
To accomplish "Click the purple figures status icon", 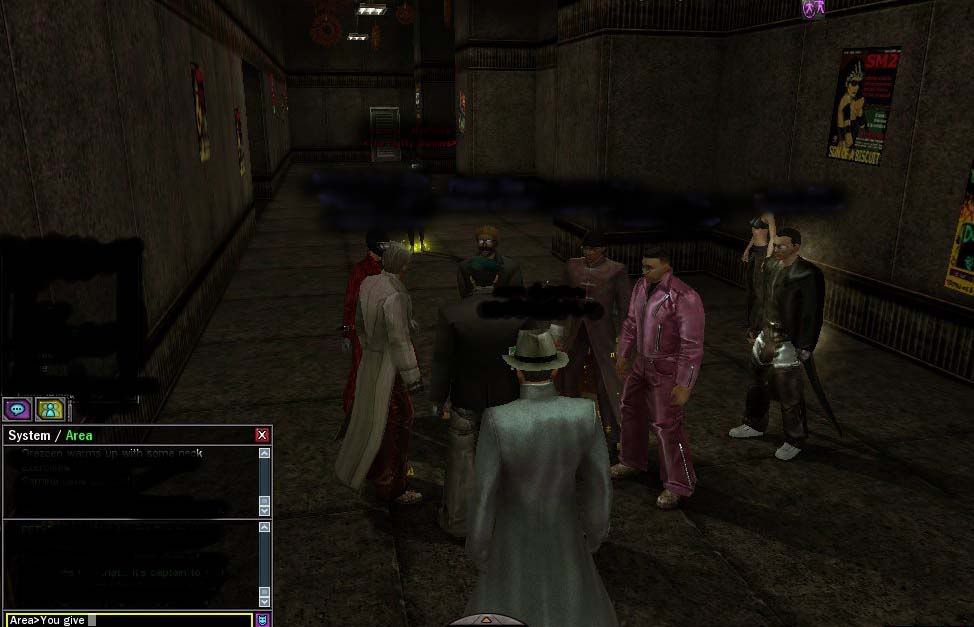I will pyautogui.click(x=813, y=9).
